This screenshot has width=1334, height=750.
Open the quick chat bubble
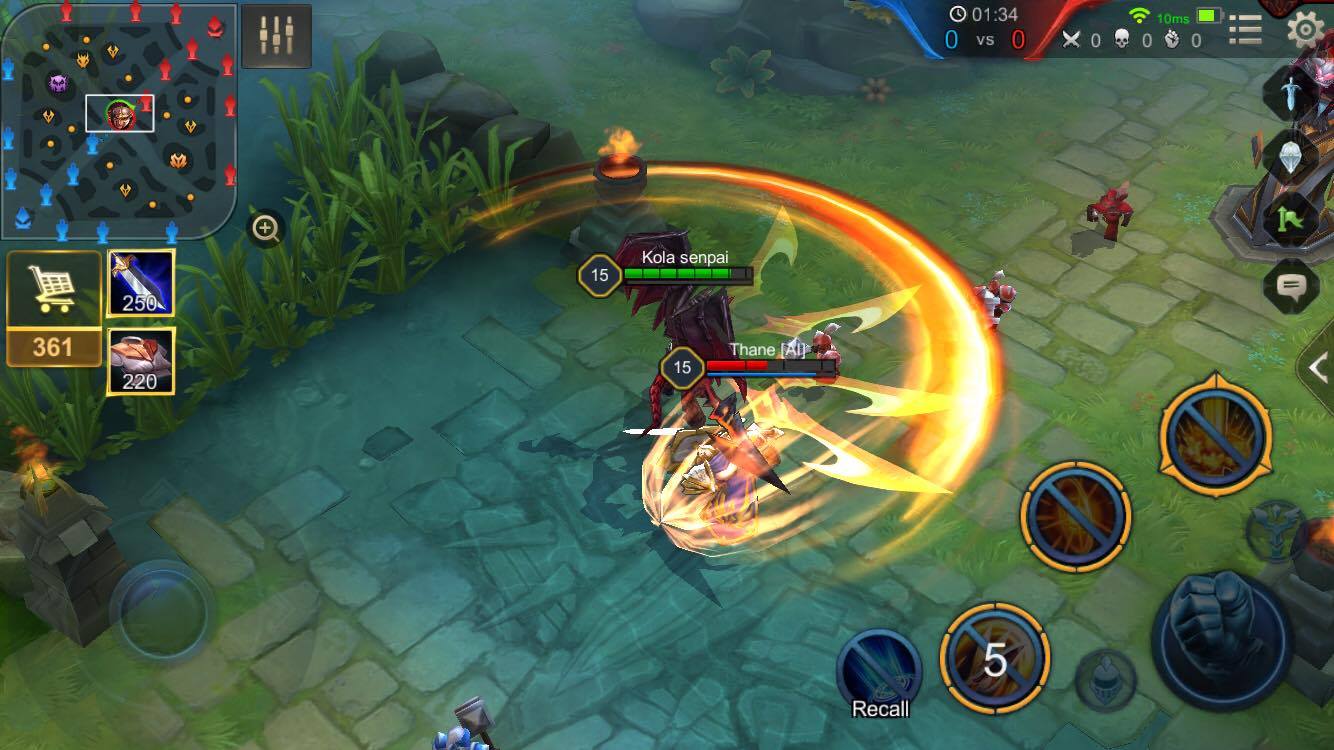tap(1290, 288)
